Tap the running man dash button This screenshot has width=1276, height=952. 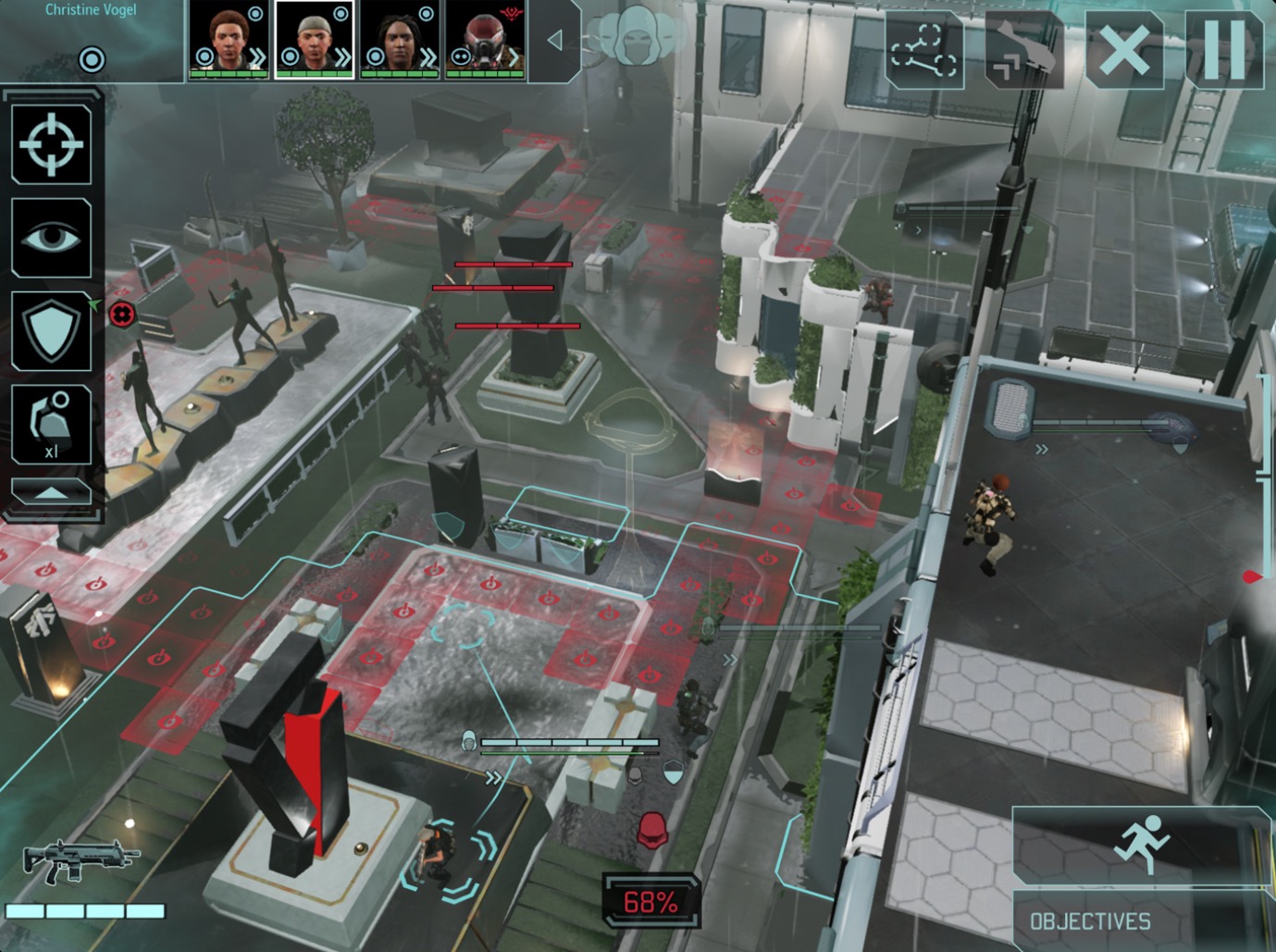point(1142,844)
